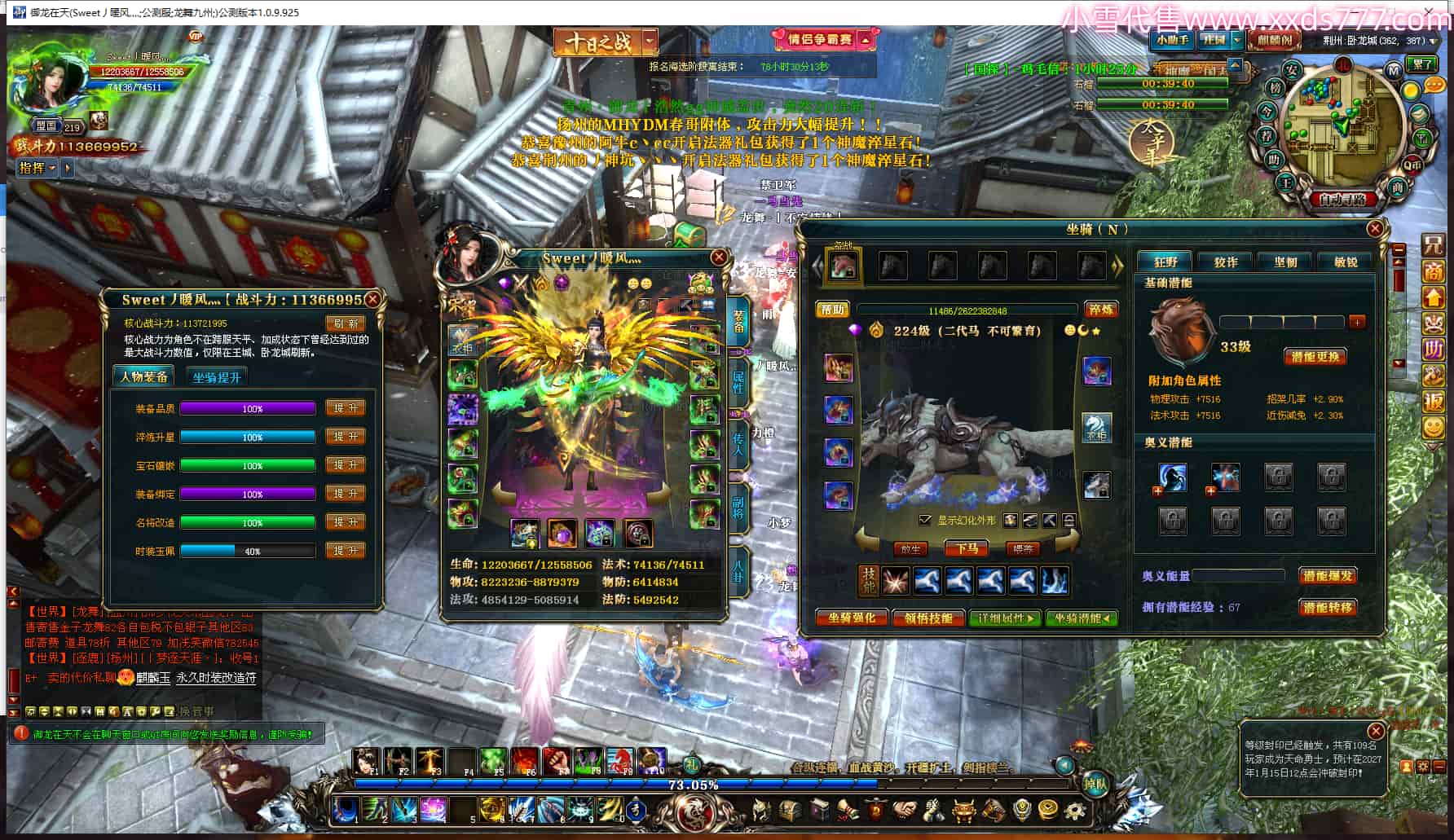The height and width of the screenshot is (840, 1454).
Task: Start 自动寻路 auto-pathing on the minimap
Action: click(1342, 199)
